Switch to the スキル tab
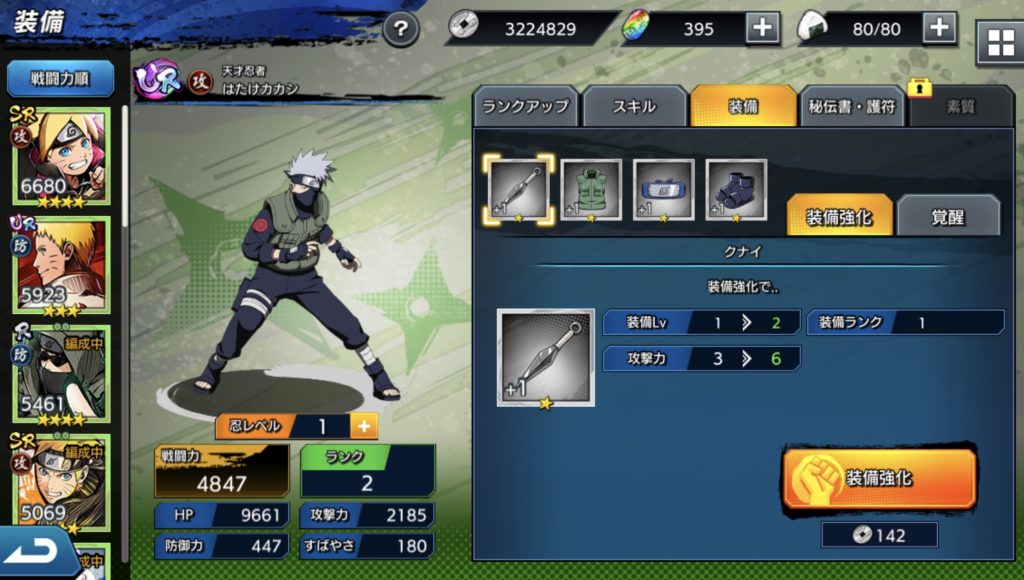The width and height of the screenshot is (1024, 580). [x=635, y=106]
